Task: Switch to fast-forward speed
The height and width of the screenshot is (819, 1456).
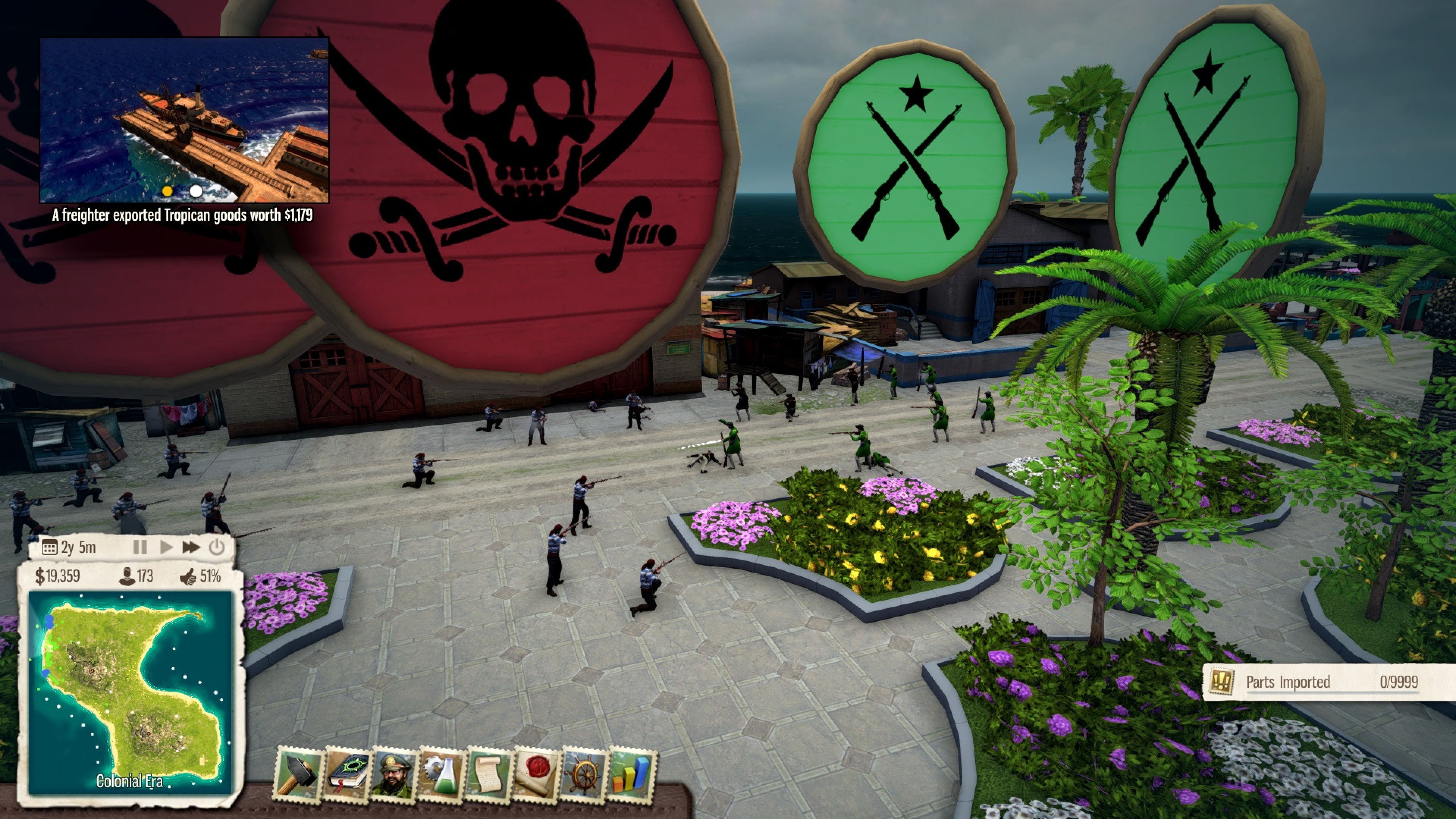Action: pos(191,547)
